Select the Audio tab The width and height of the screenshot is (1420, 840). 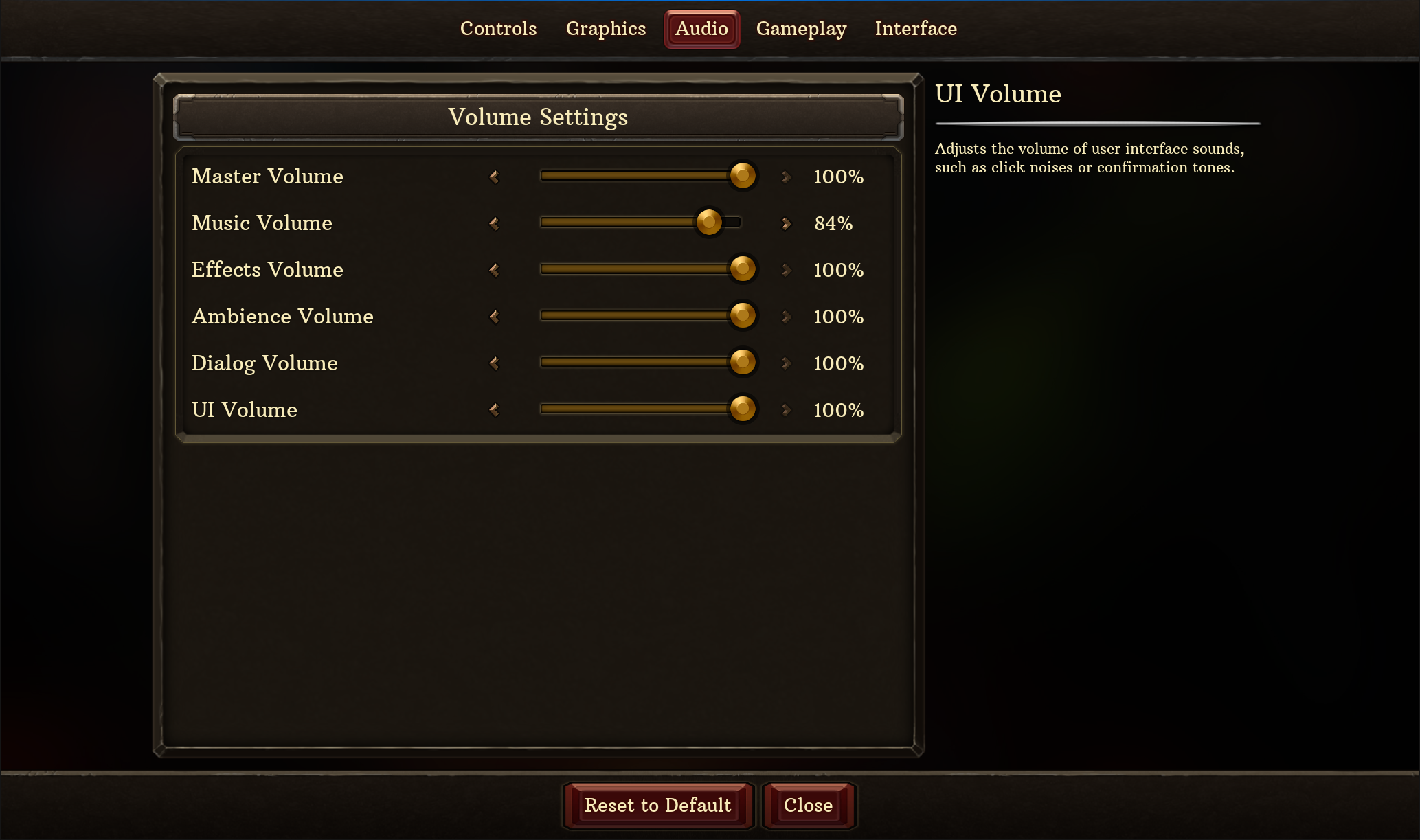coord(701,29)
